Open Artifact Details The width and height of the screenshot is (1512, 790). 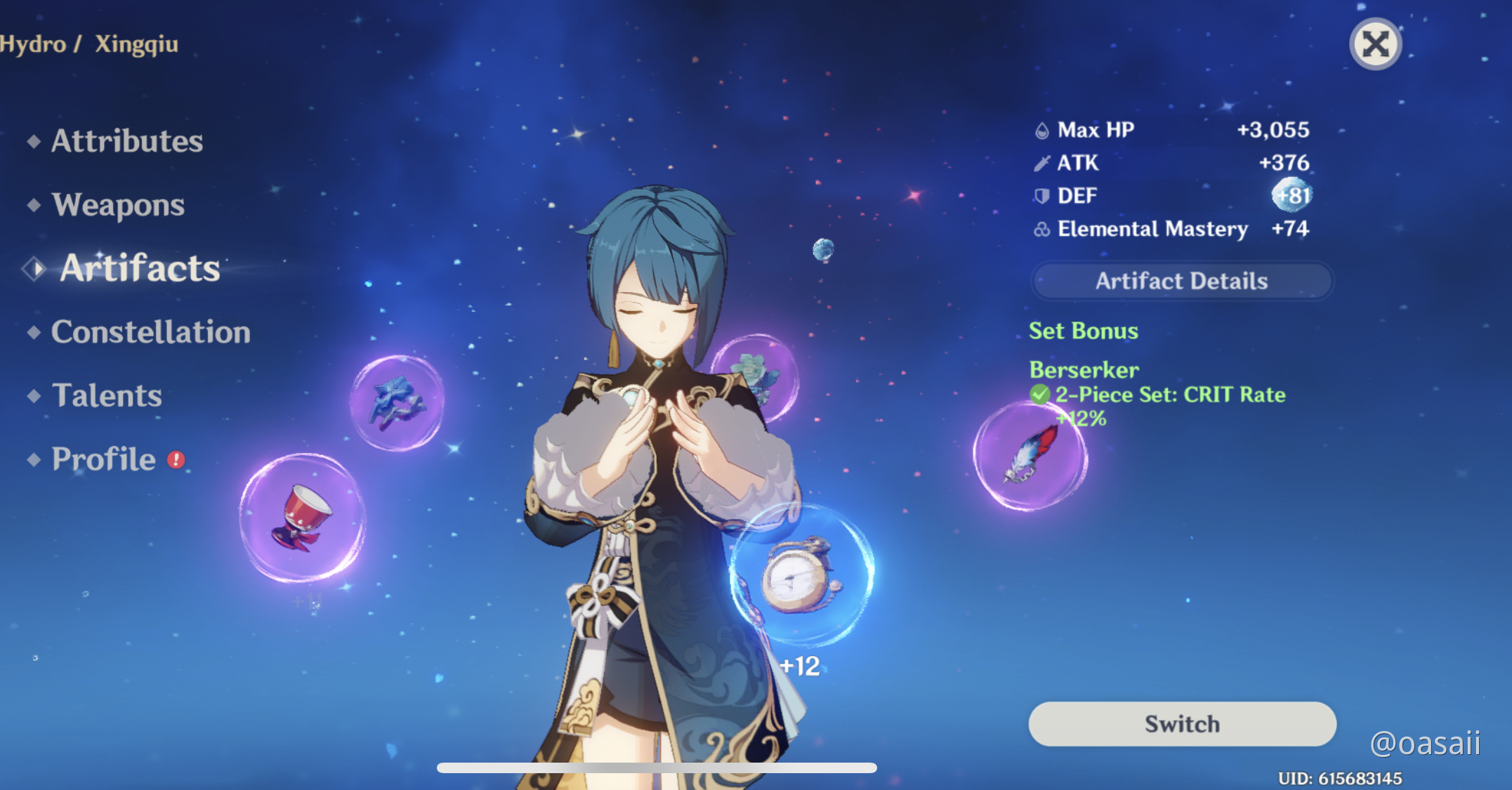point(1181,280)
